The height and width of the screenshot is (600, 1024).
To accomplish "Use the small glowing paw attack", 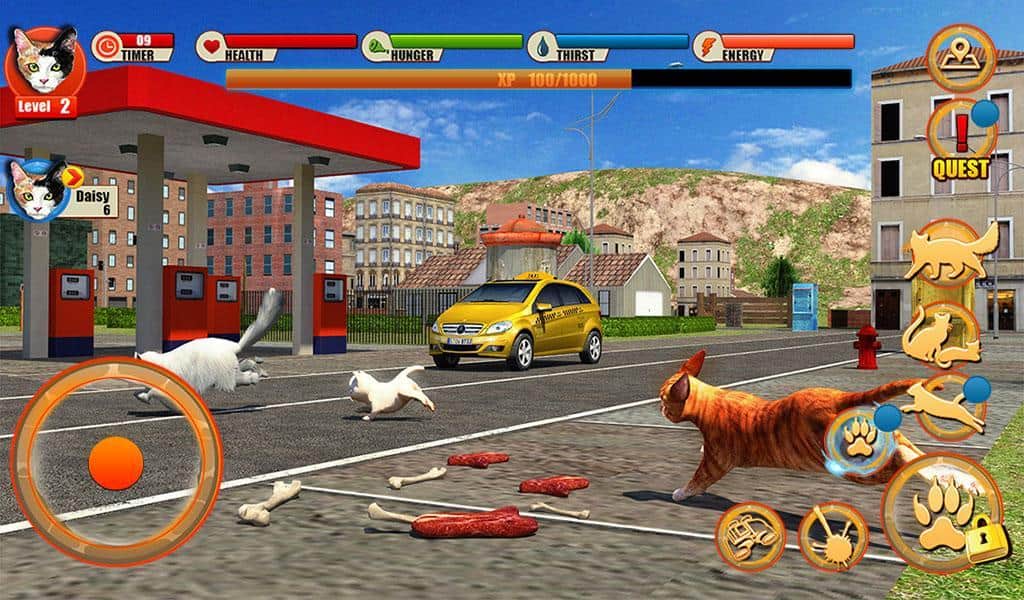I will point(857,439).
